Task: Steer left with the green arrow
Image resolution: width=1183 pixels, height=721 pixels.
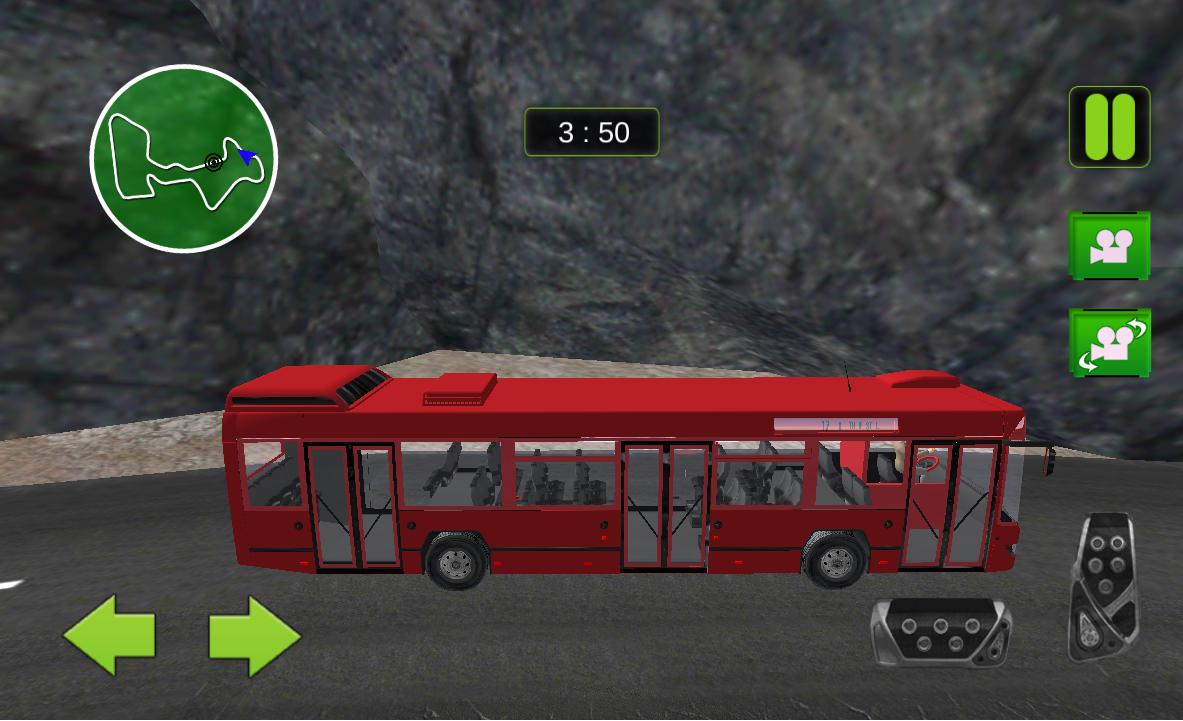Action: pos(110,634)
